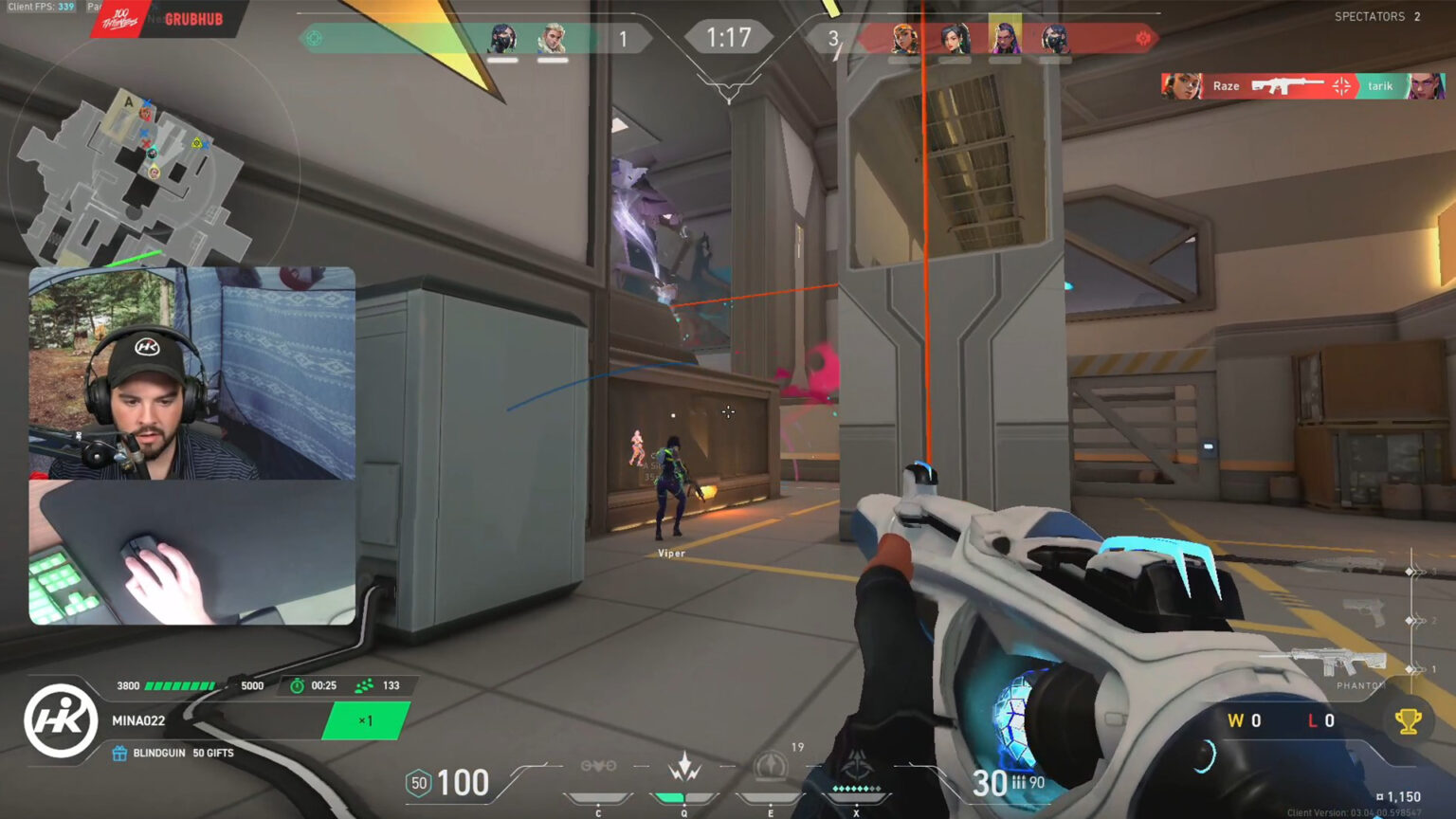The width and height of the screenshot is (1456, 819).
Task: Click Viper's X ultimate ability icon
Action: tap(858, 763)
